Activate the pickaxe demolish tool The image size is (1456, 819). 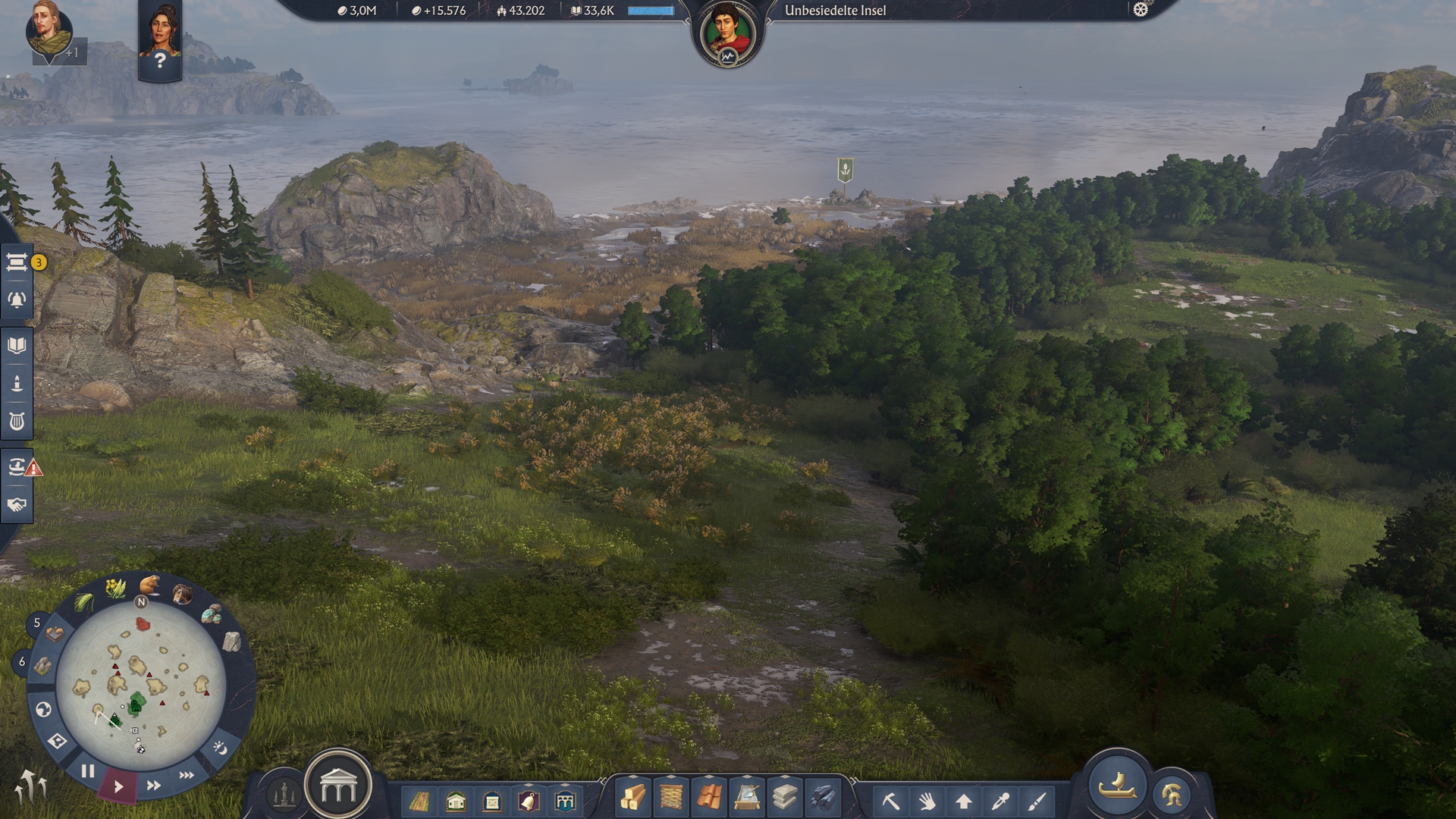pyautogui.click(x=890, y=801)
